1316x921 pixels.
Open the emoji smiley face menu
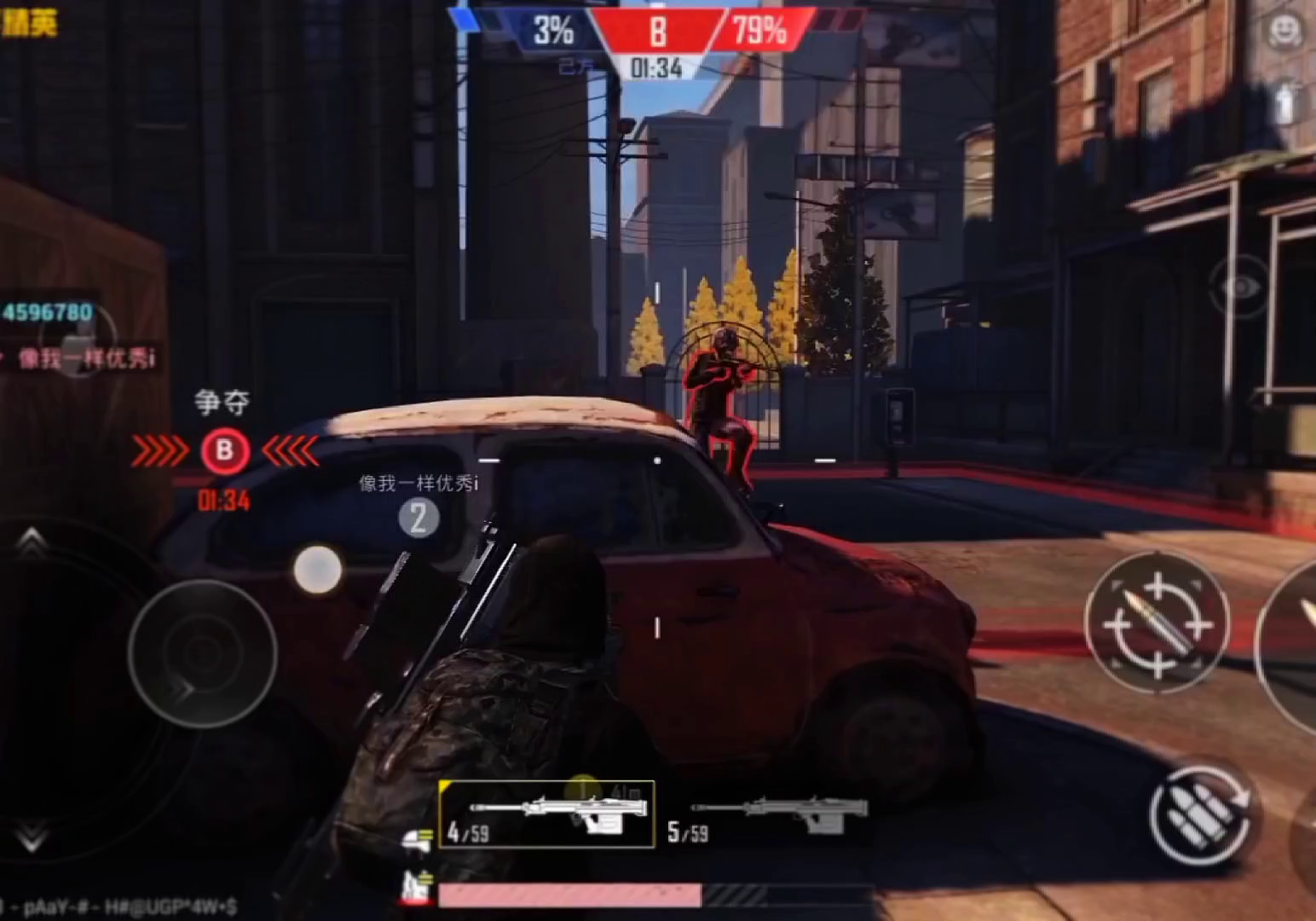coord(1284,32)
